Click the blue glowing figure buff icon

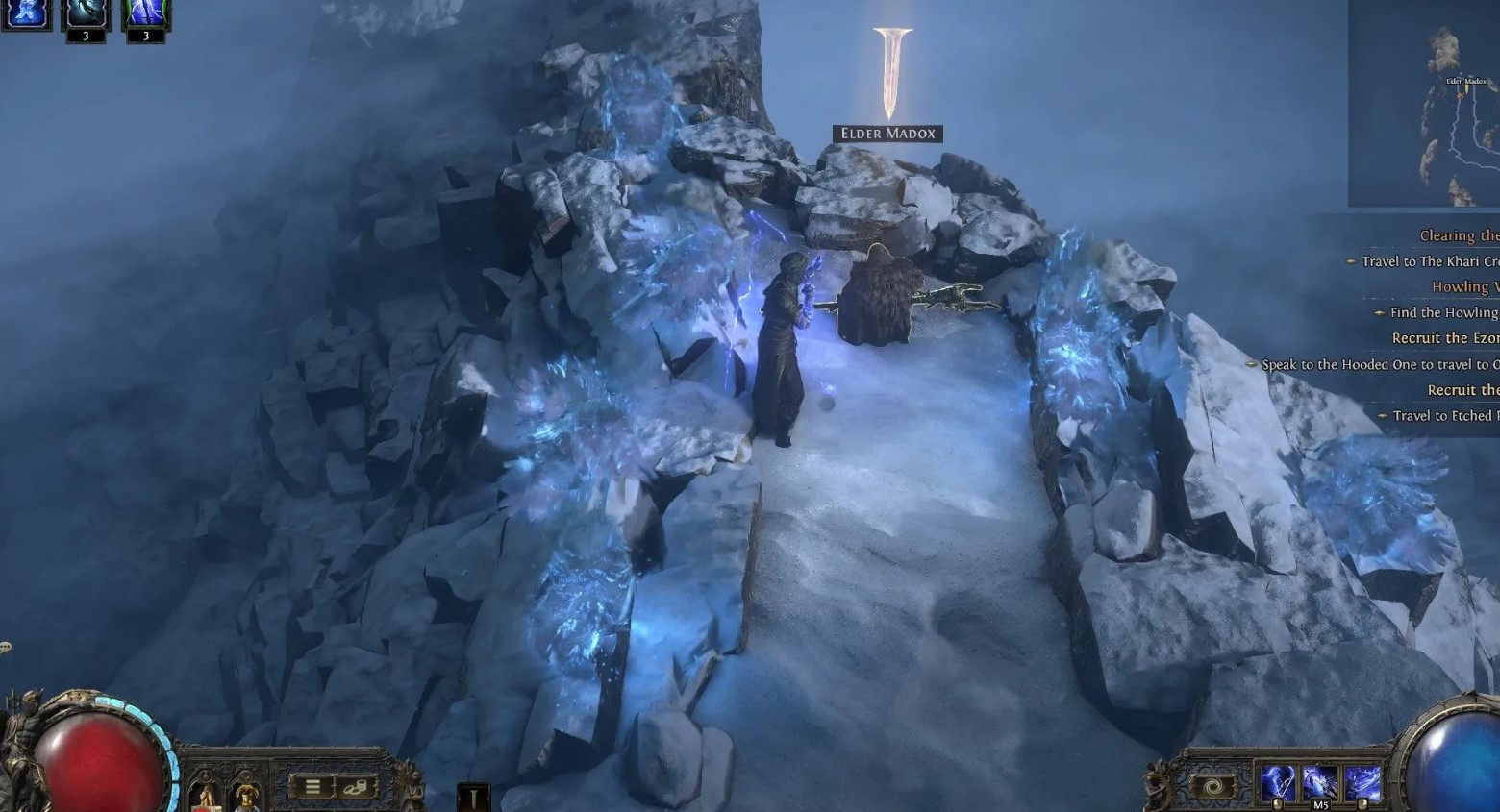coord(26,13)
